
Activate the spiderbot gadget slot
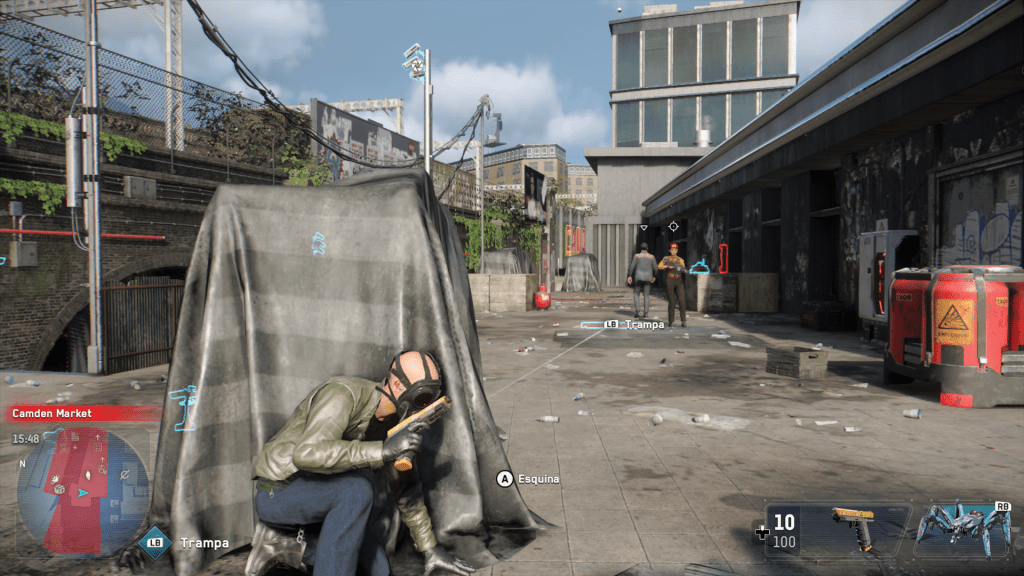tap(963, 528)
